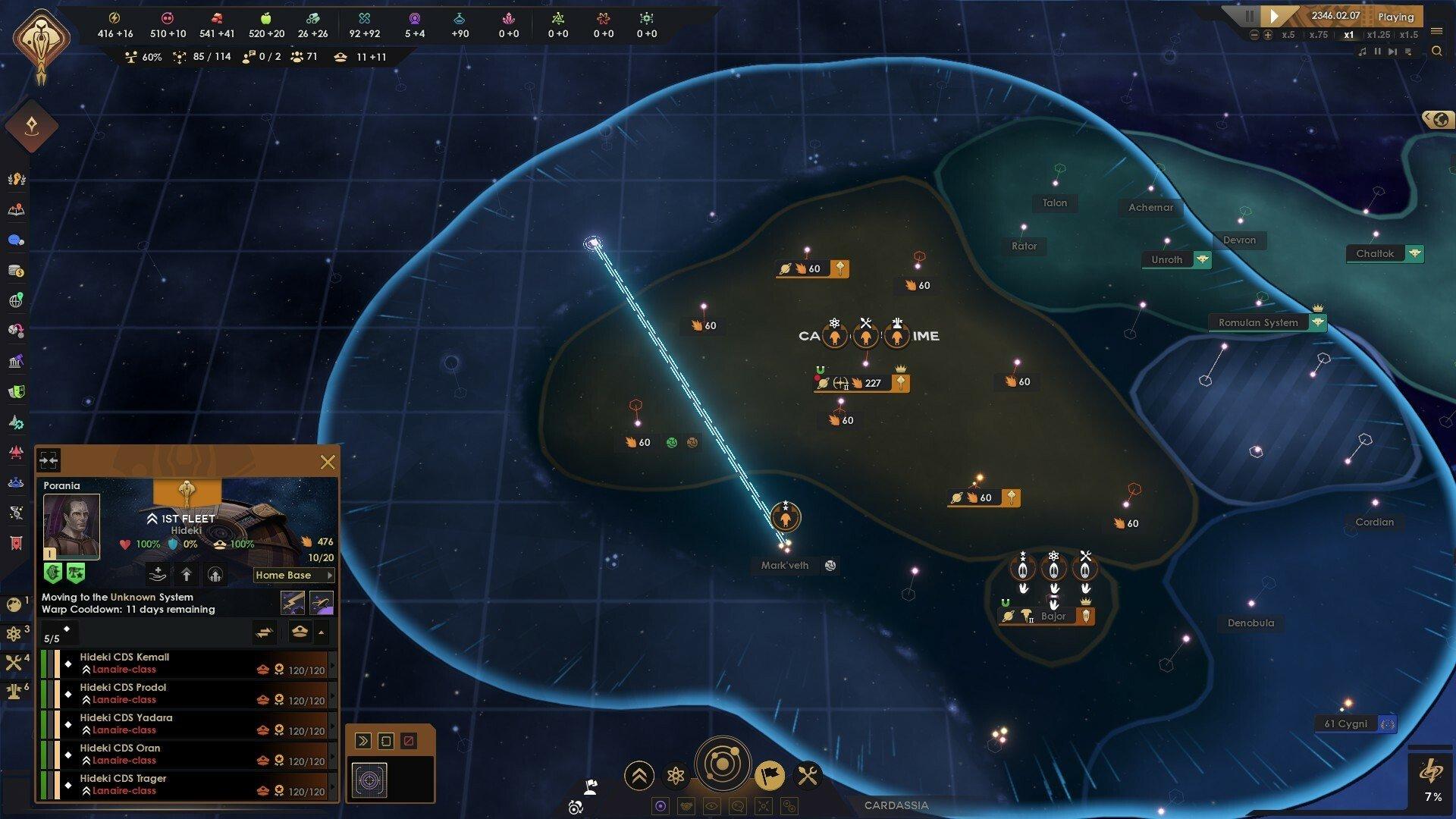Select the transfer ships icon in the fleet panel
Viewport: 1456px width, 819px height.
(264, 632)
